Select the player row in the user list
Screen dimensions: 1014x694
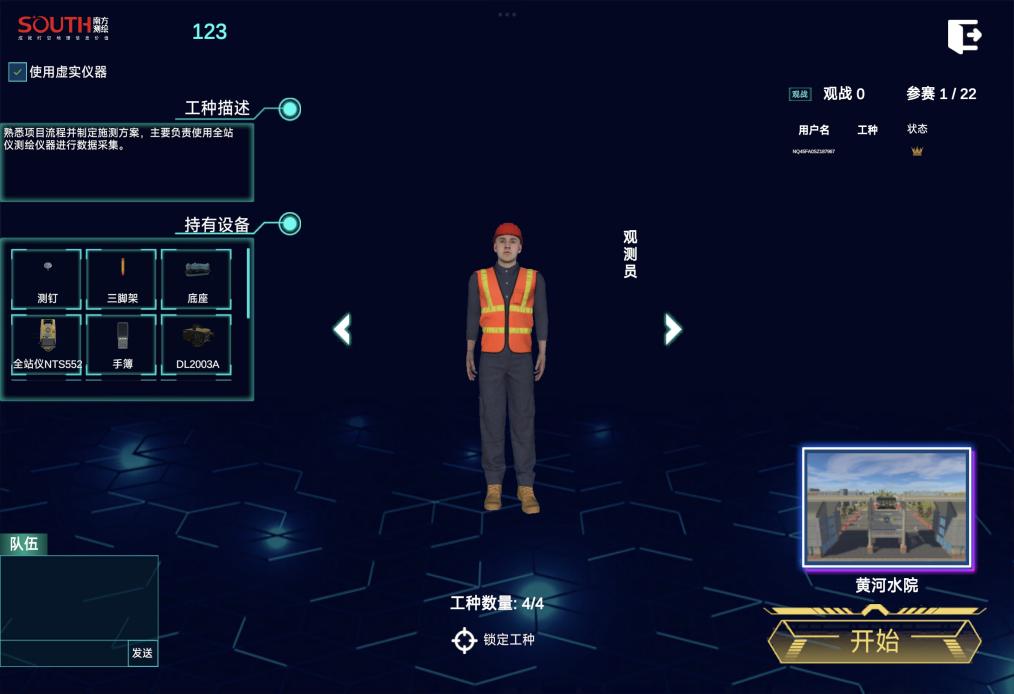click(x=860, y=152)
